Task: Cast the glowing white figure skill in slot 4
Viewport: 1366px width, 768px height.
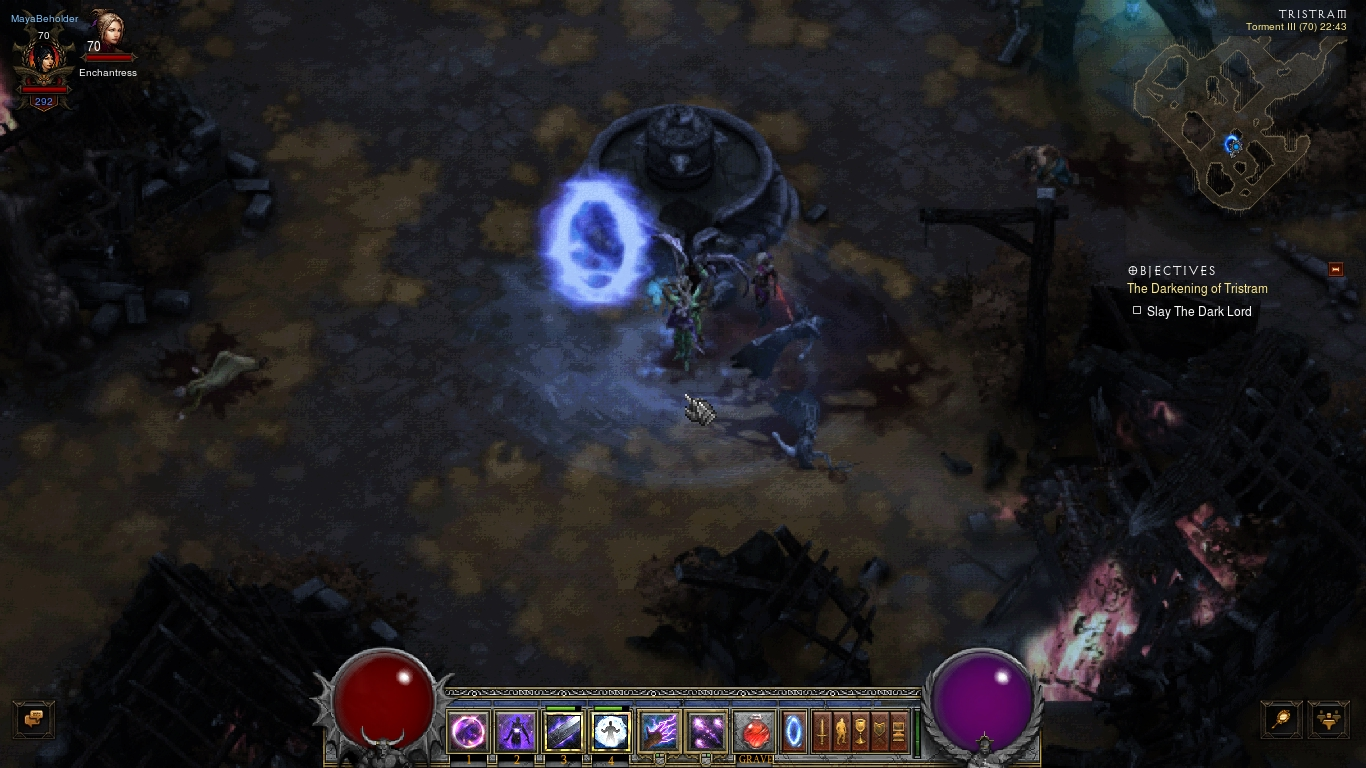Action: (610, 732)
